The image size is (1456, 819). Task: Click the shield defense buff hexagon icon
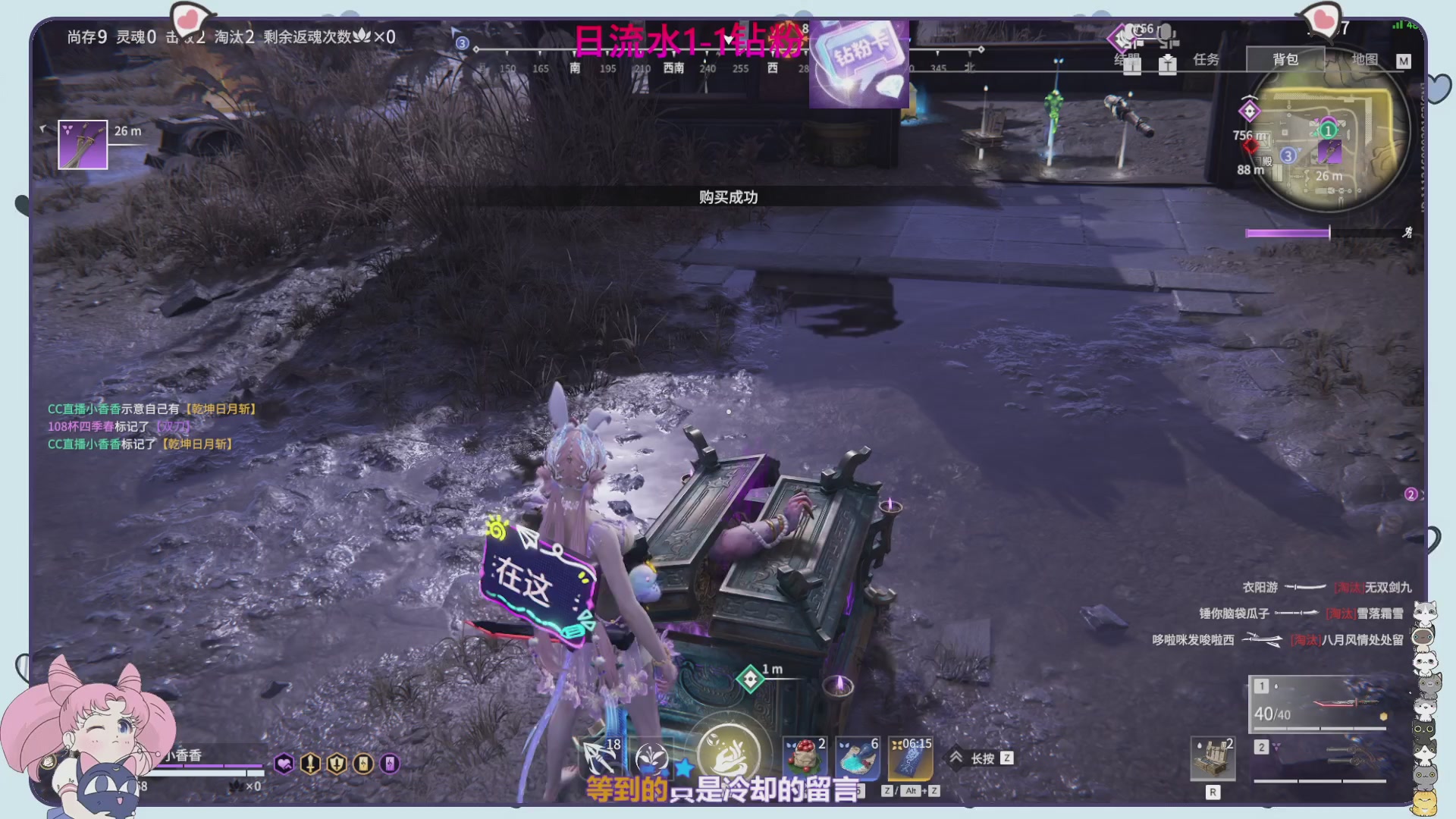[335, 764]
